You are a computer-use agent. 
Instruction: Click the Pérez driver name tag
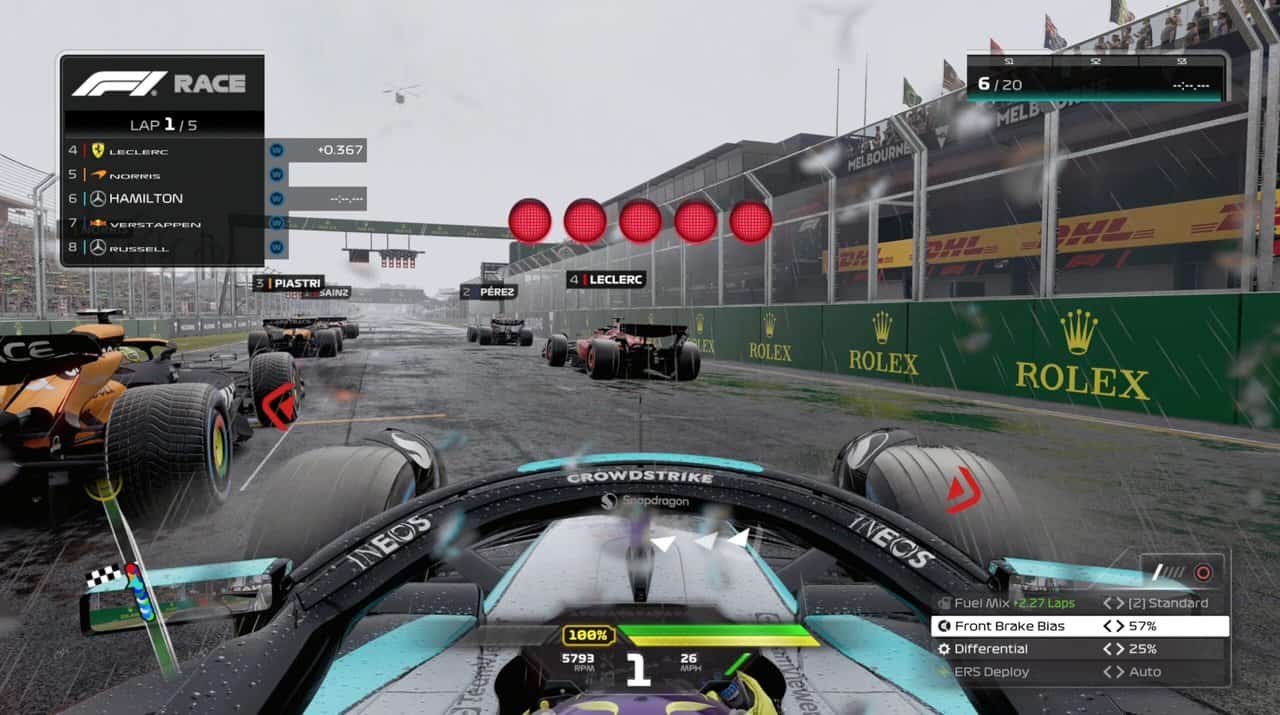tap(488, 292)
